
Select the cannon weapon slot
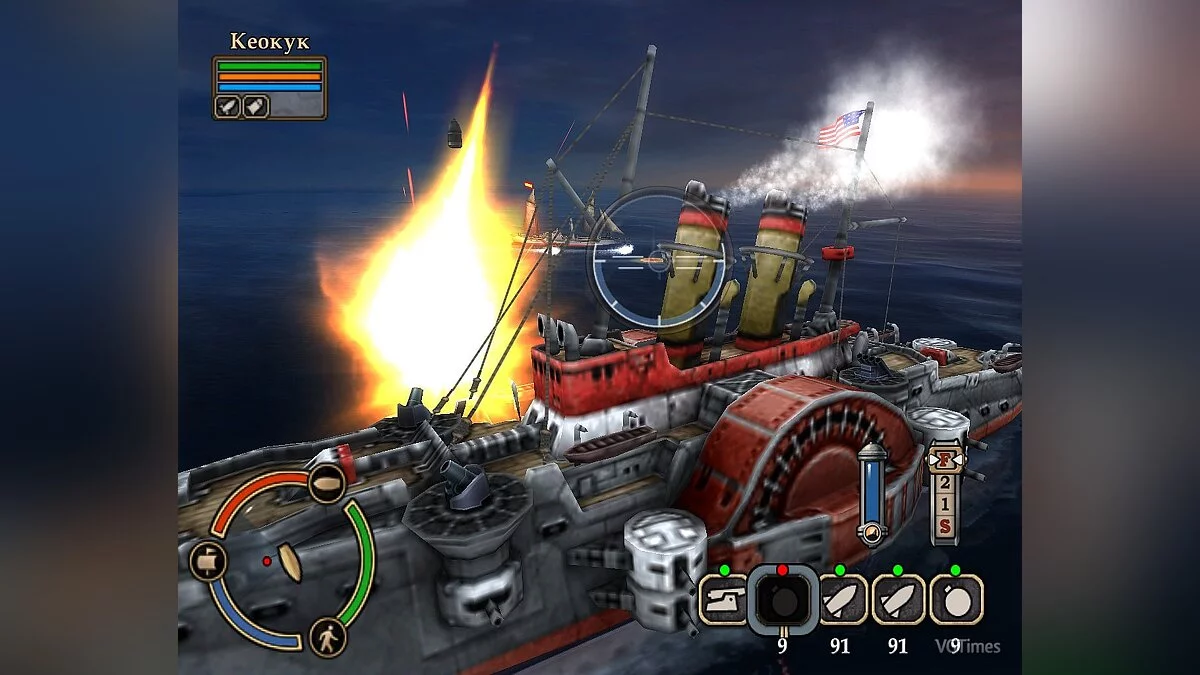pos(722,599)
